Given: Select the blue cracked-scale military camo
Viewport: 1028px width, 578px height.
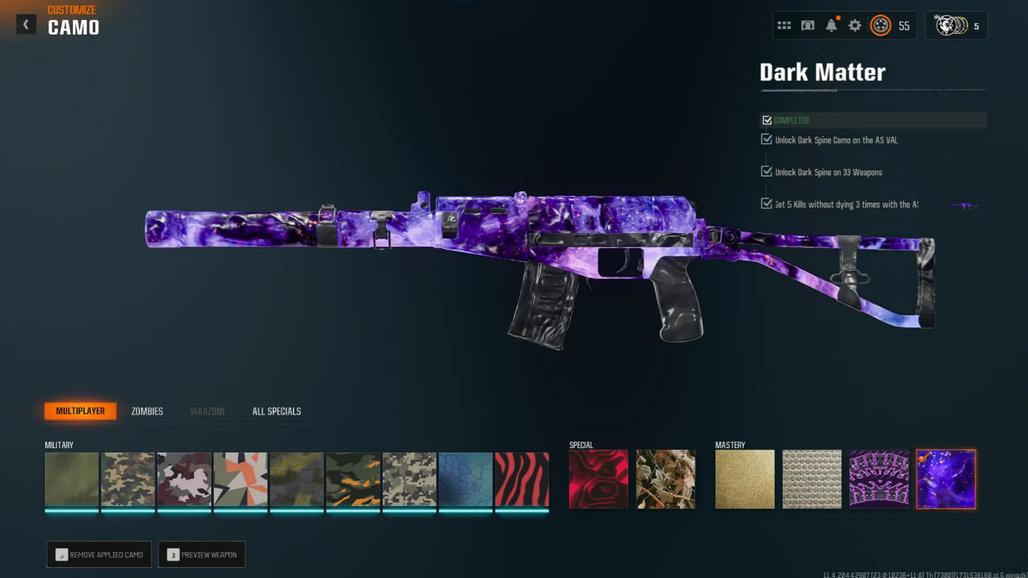Looking at the screenshot, I should tap(465, 479).
